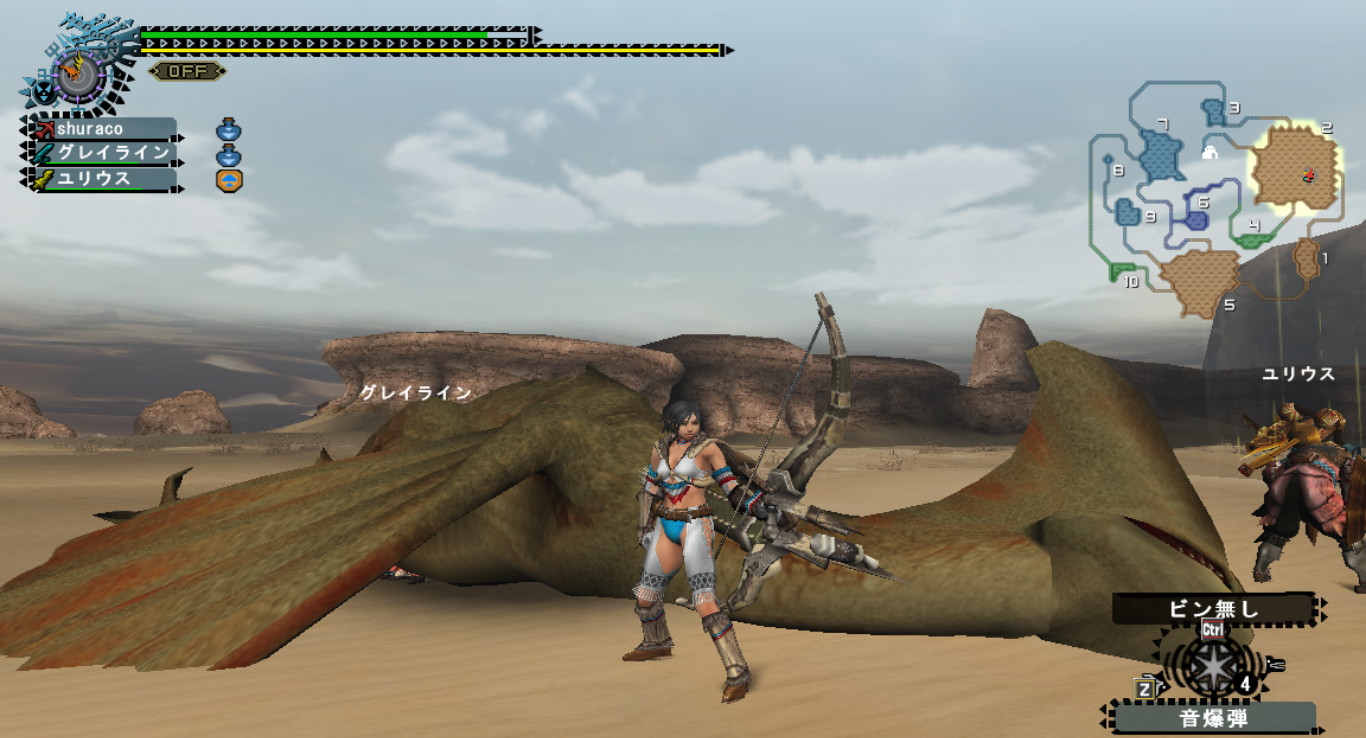The height and width of the screenshot is (738, 1366).
Task: Select shuraco in the party list
Action: [x=104, y=129]
